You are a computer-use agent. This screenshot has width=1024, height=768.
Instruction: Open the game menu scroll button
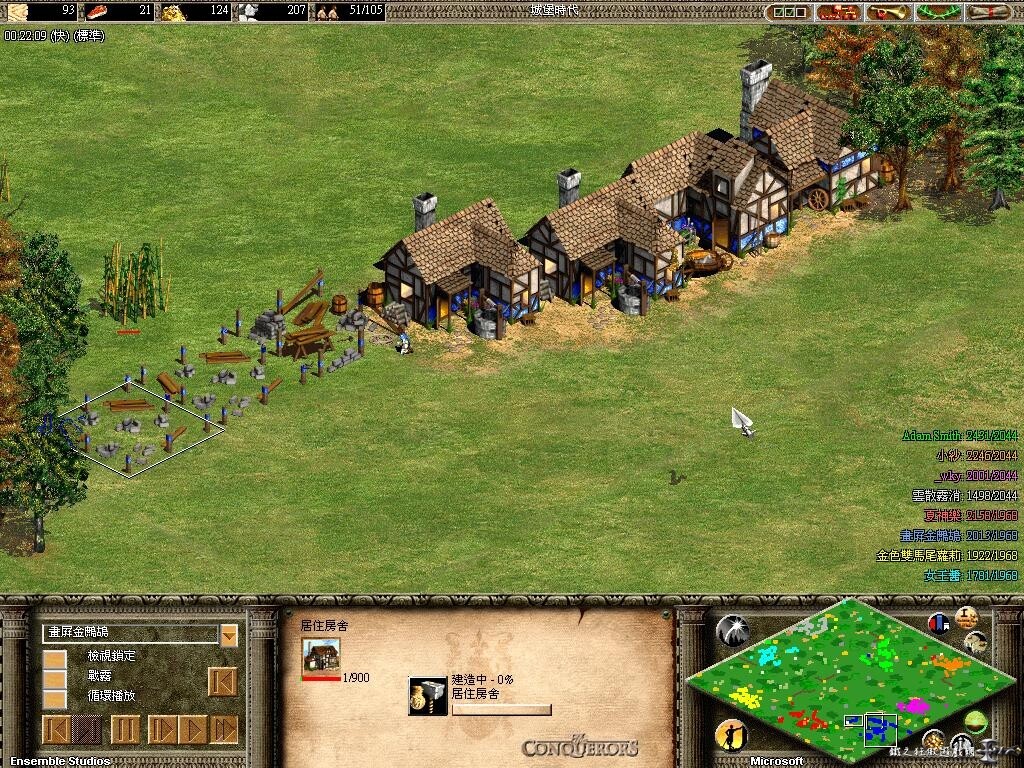point(986,12)
